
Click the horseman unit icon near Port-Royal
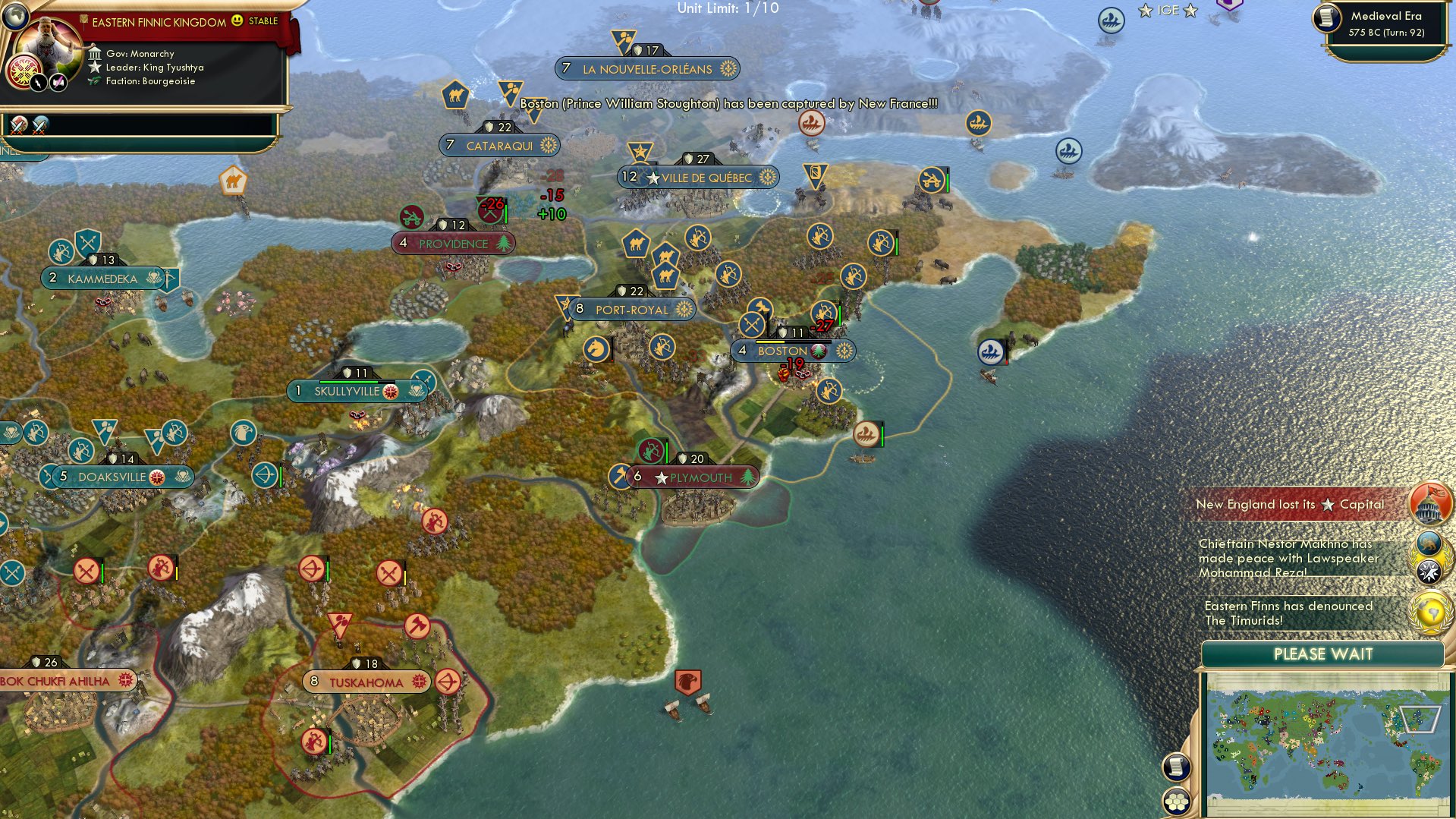(x=596, y=348)
